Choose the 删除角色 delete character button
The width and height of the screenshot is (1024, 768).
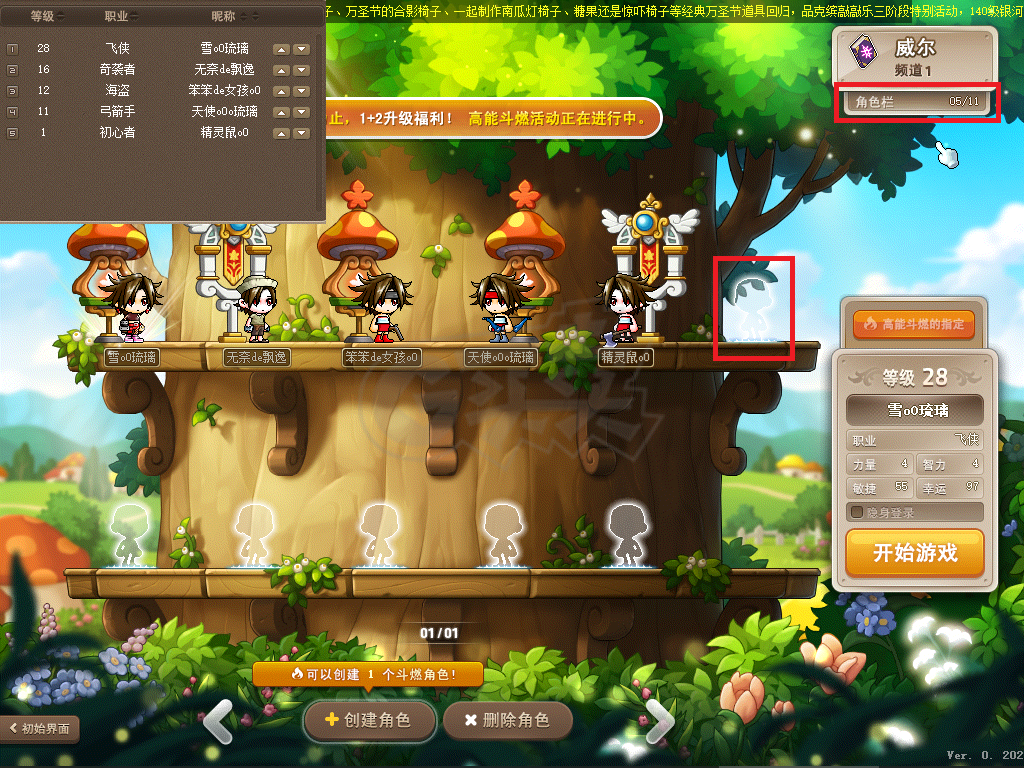pos(508,720)
